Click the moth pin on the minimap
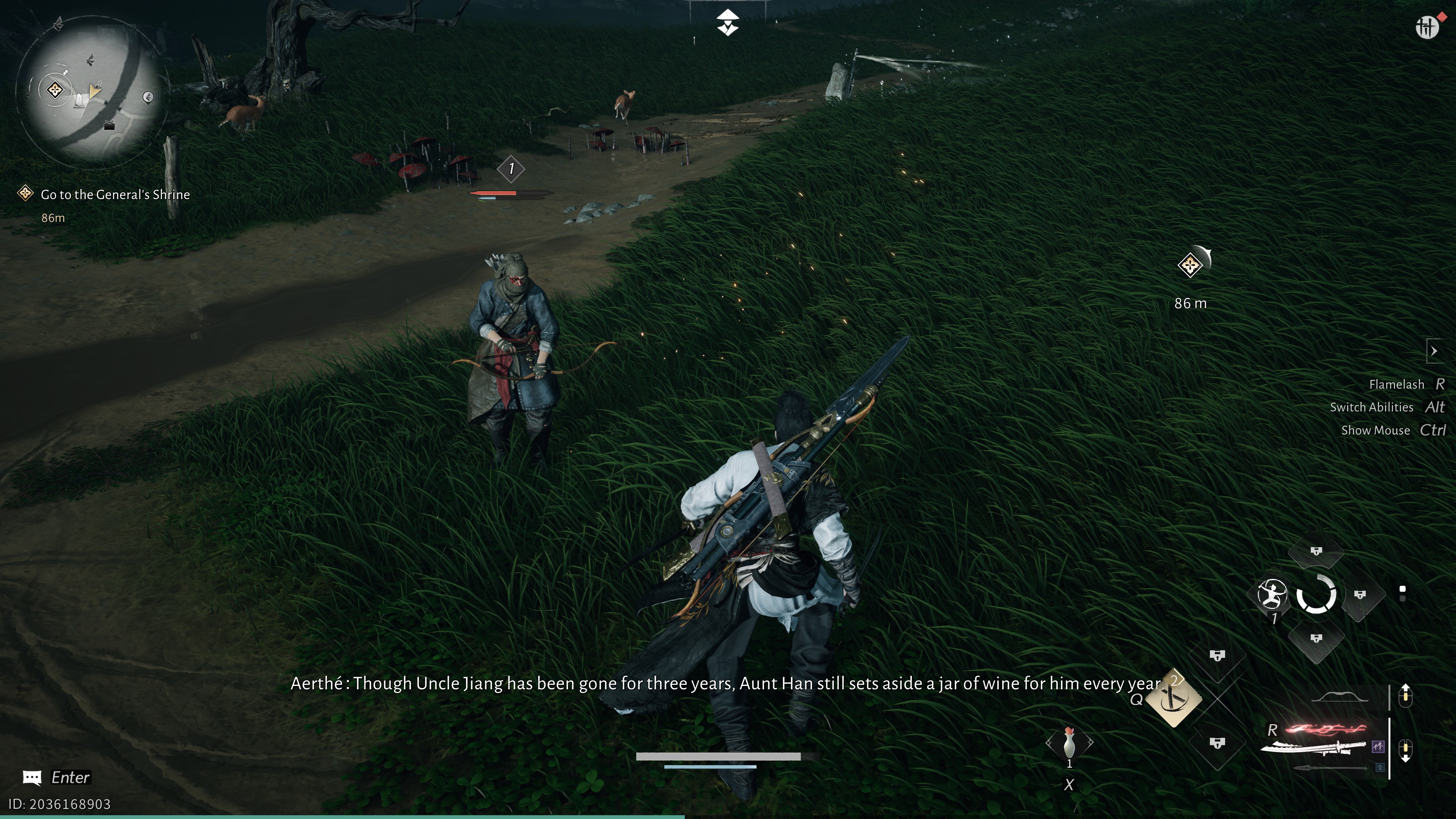Screen dimensions: 1456x819 point(58,23)
